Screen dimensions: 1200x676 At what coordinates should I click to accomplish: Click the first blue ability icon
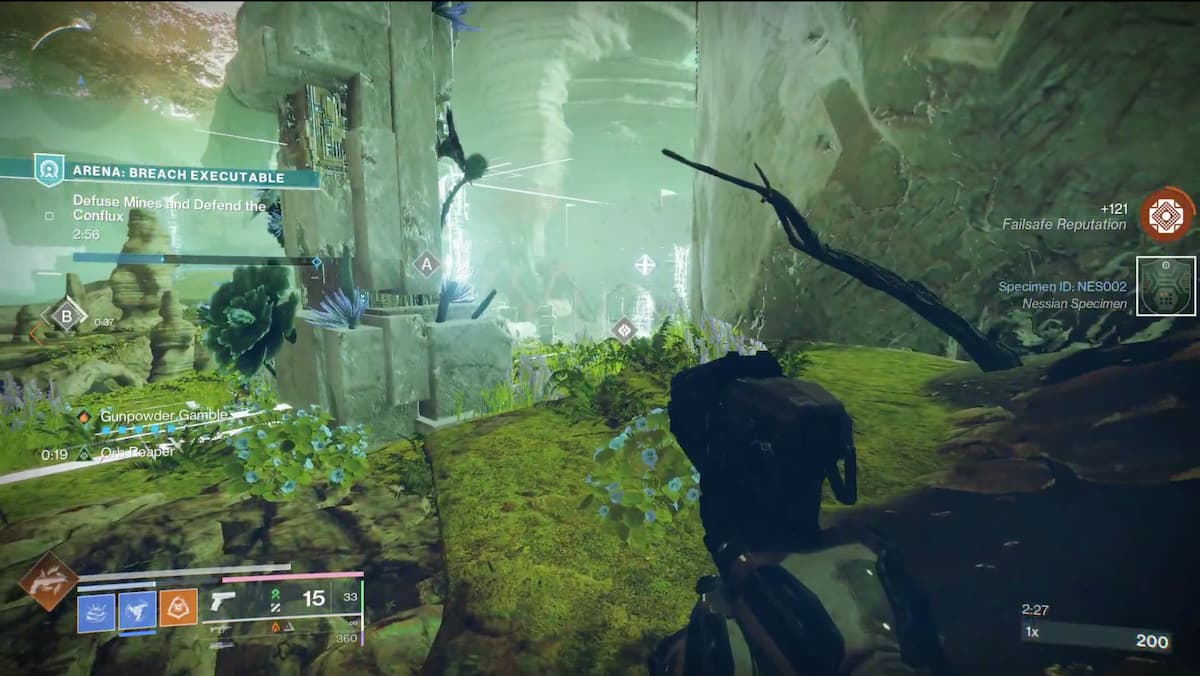click(96, 611)
